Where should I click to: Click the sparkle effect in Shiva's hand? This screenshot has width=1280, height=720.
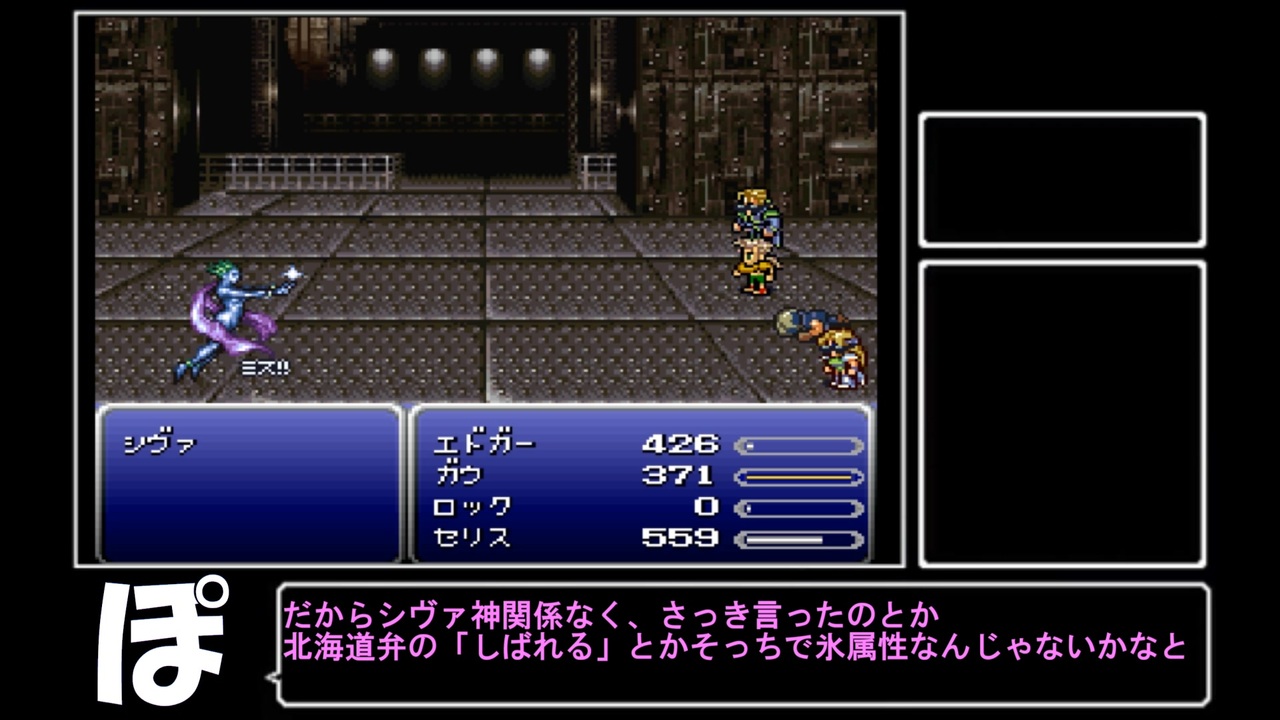coord(290,275)
